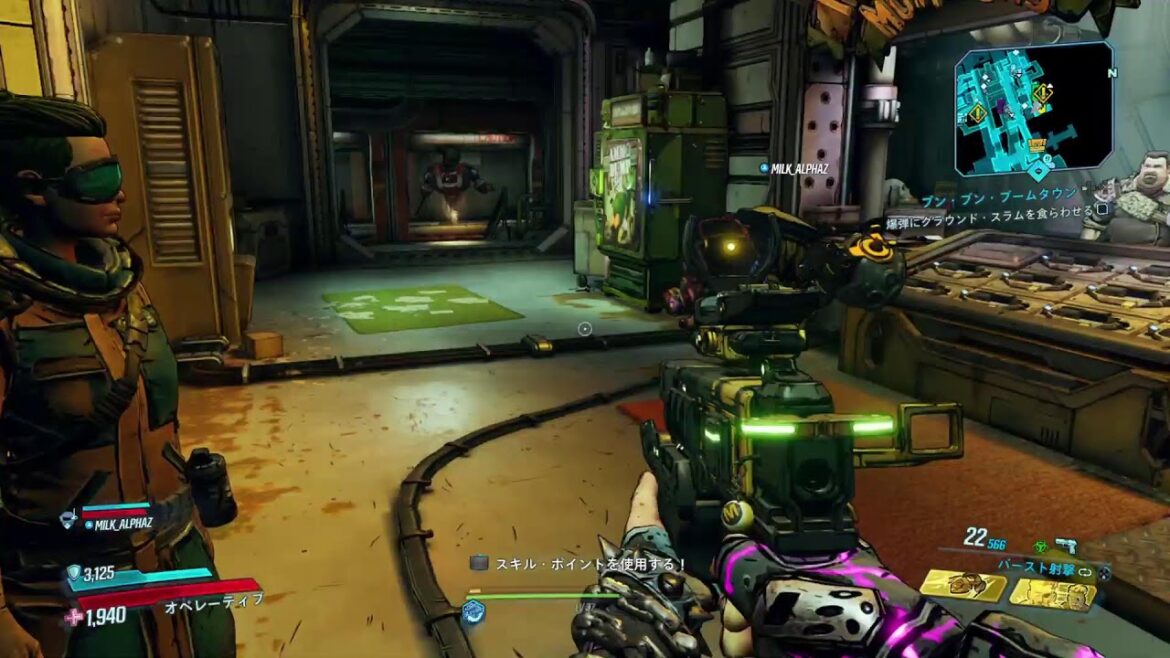Click the pink health cross icon
This screenshot has height=658, width=1170.
[x=73, y=617]
